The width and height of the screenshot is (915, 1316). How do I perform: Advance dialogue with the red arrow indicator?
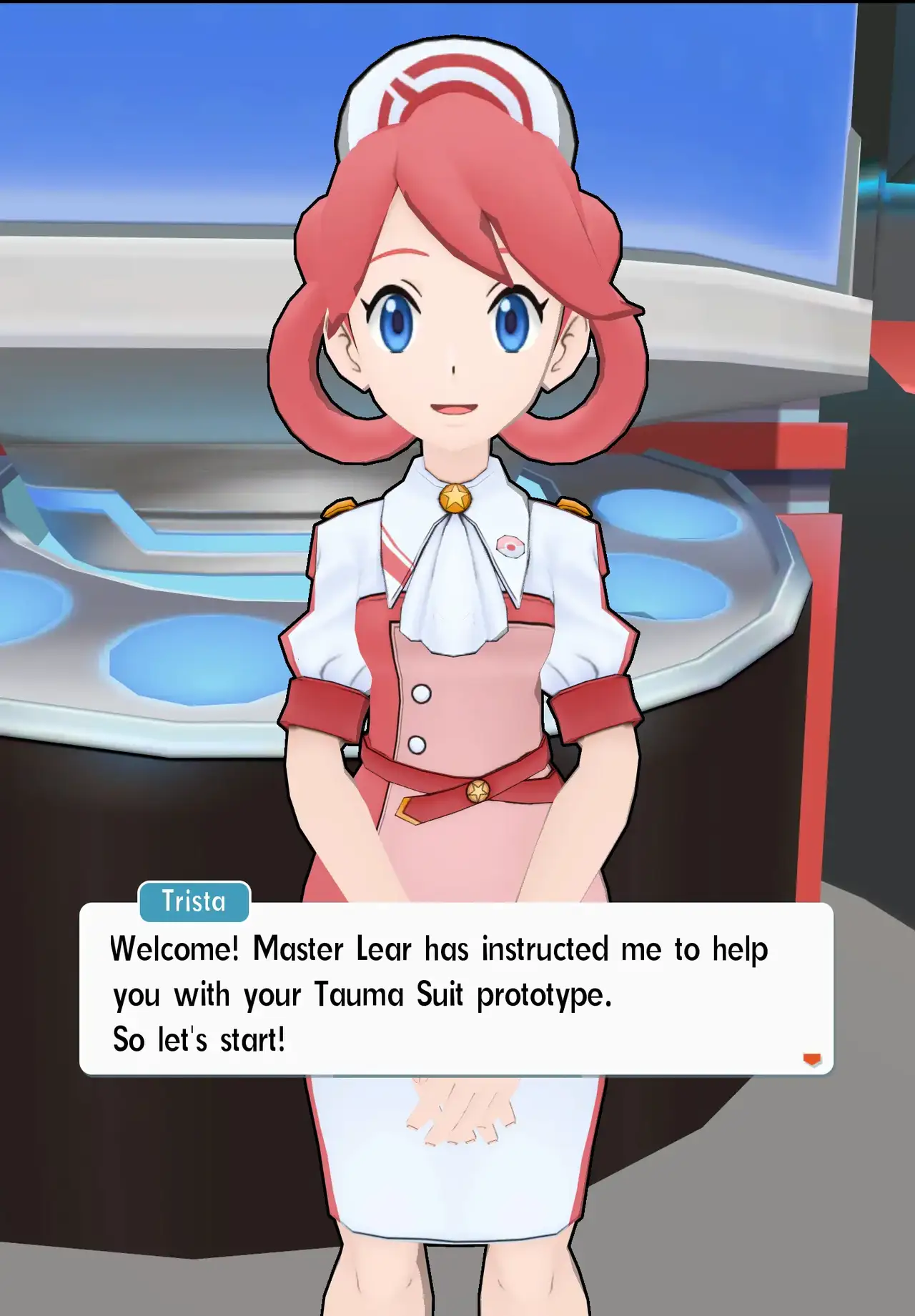pyautogui.click(x=811, y=1059)
